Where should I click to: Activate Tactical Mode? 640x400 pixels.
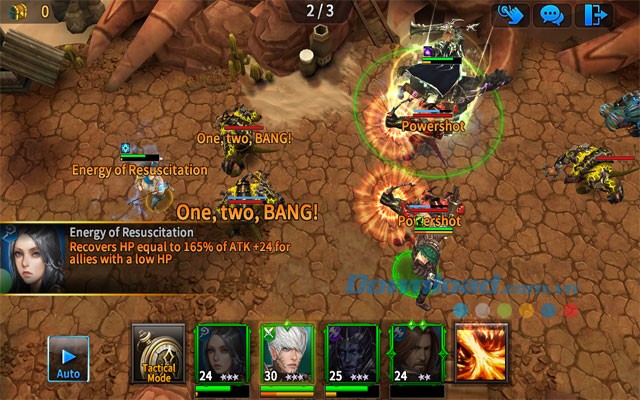coord(158,353)
